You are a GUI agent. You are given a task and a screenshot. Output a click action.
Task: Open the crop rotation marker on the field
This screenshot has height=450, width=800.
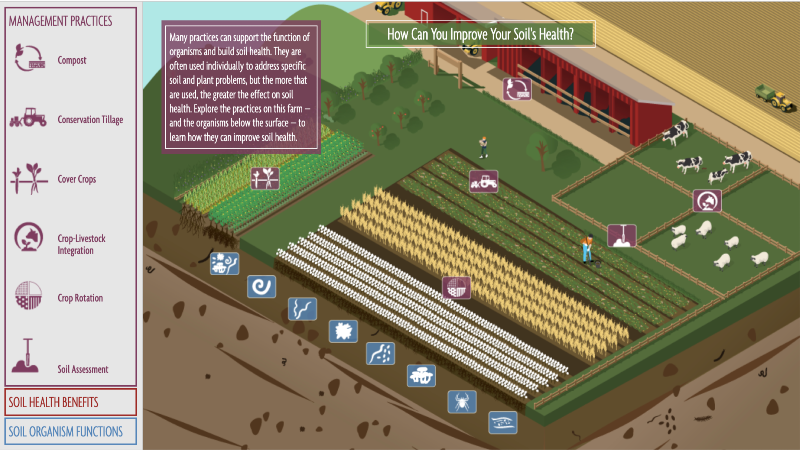pos(456,289)
